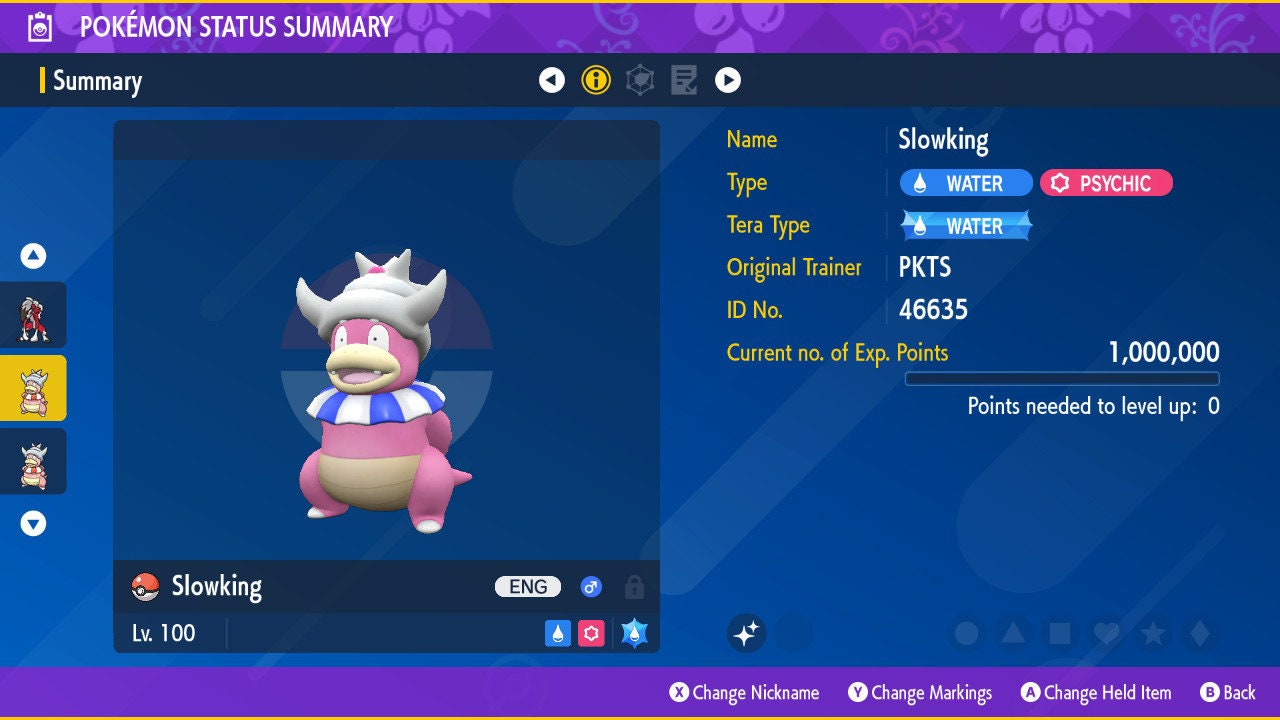Select the yellow info summary tab

[x=596, y=80]
